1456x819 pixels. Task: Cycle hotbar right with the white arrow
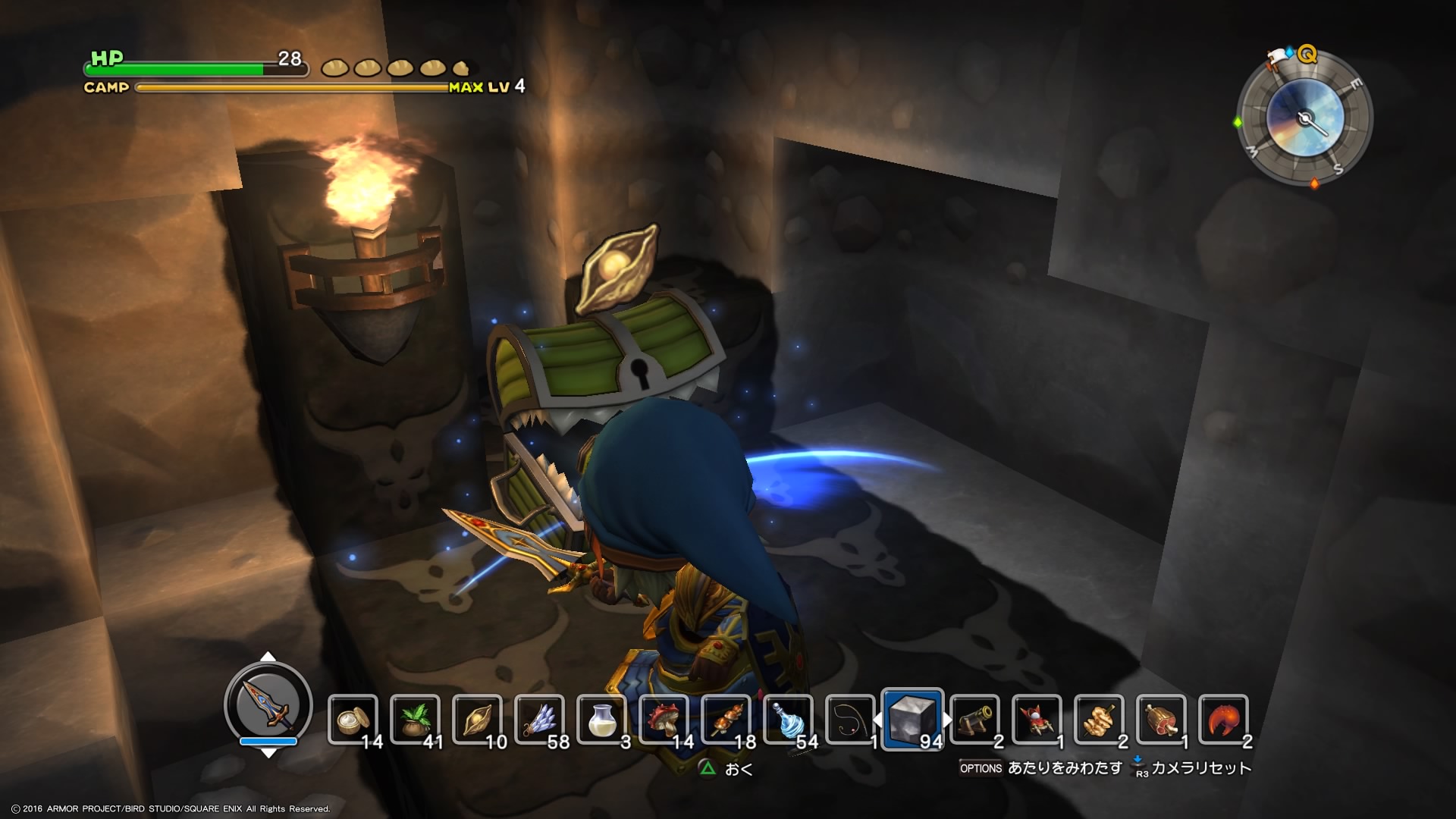[948, 720]
